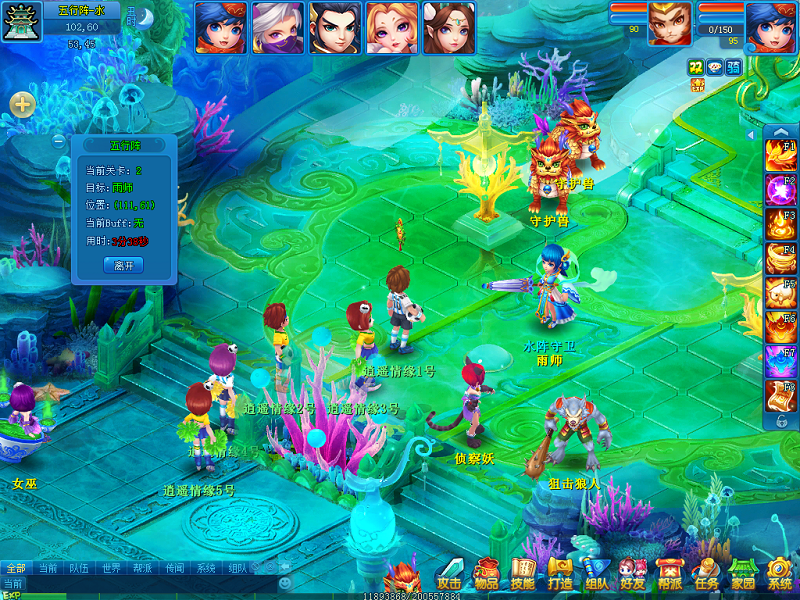Open the 好友 (friends) list
Screen dimensions: 800x600
[x=632, y=575]
